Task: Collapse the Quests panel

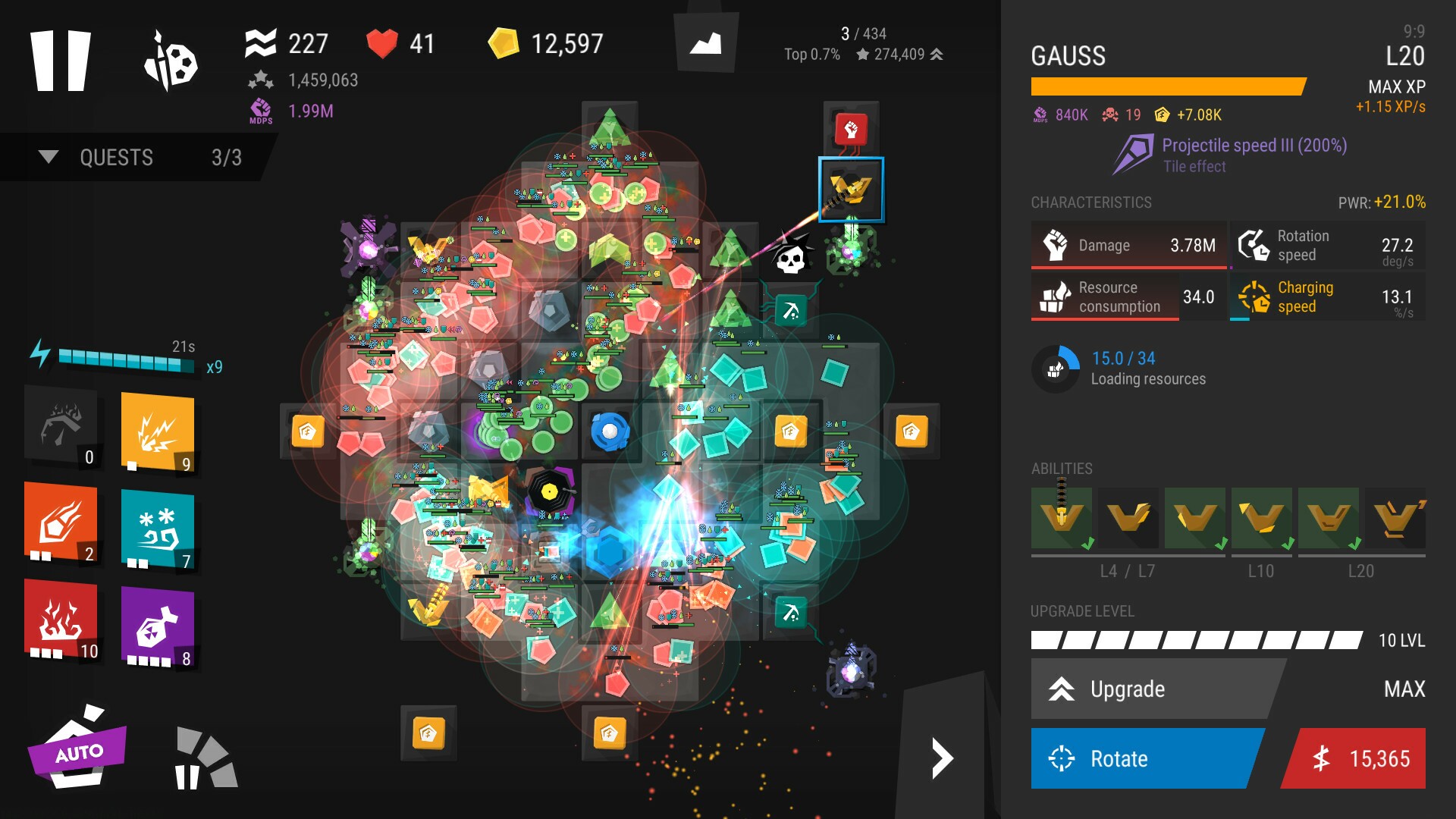Action: pos(49,157)
